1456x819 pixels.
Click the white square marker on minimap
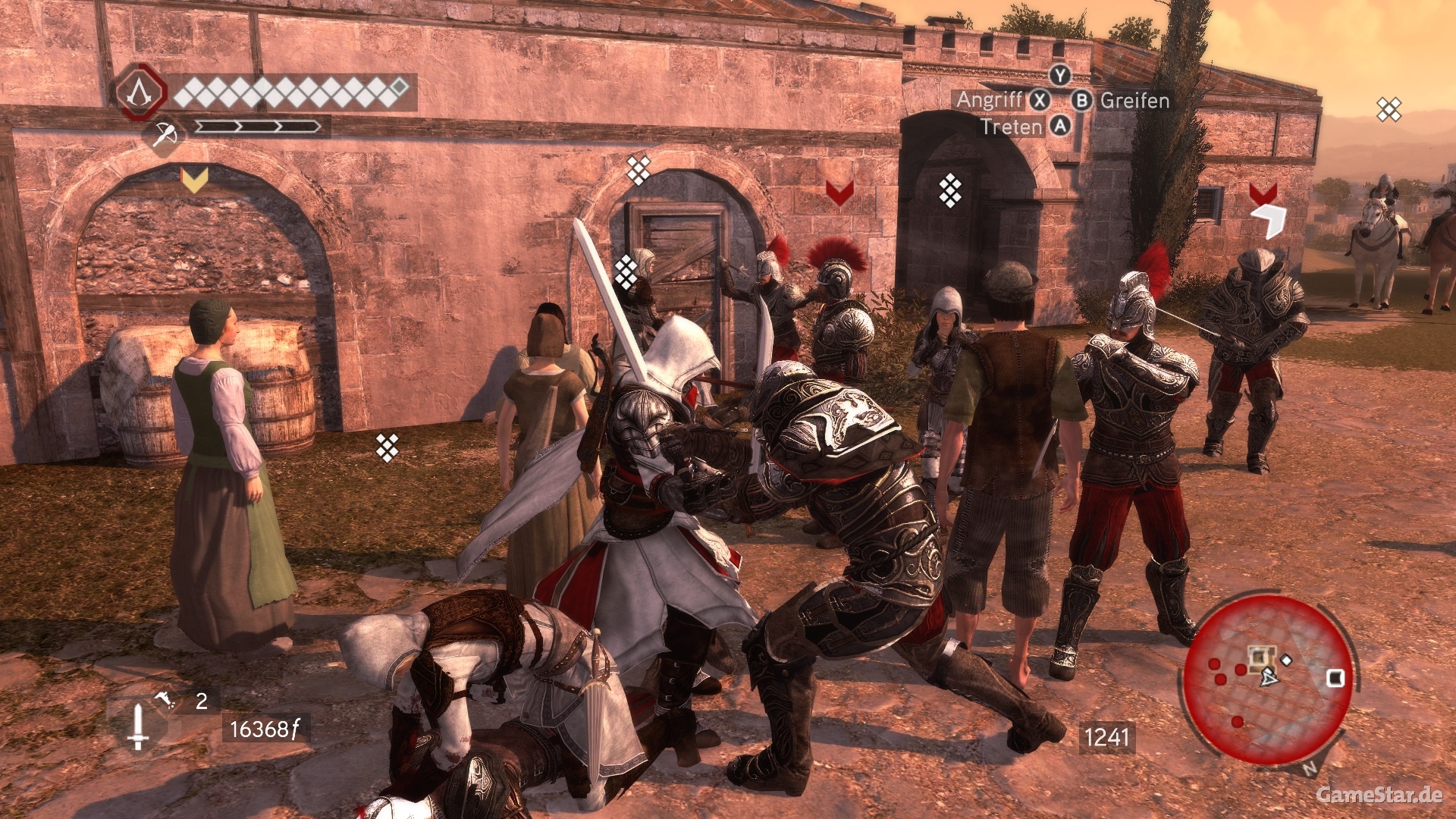coord(1335,677)
